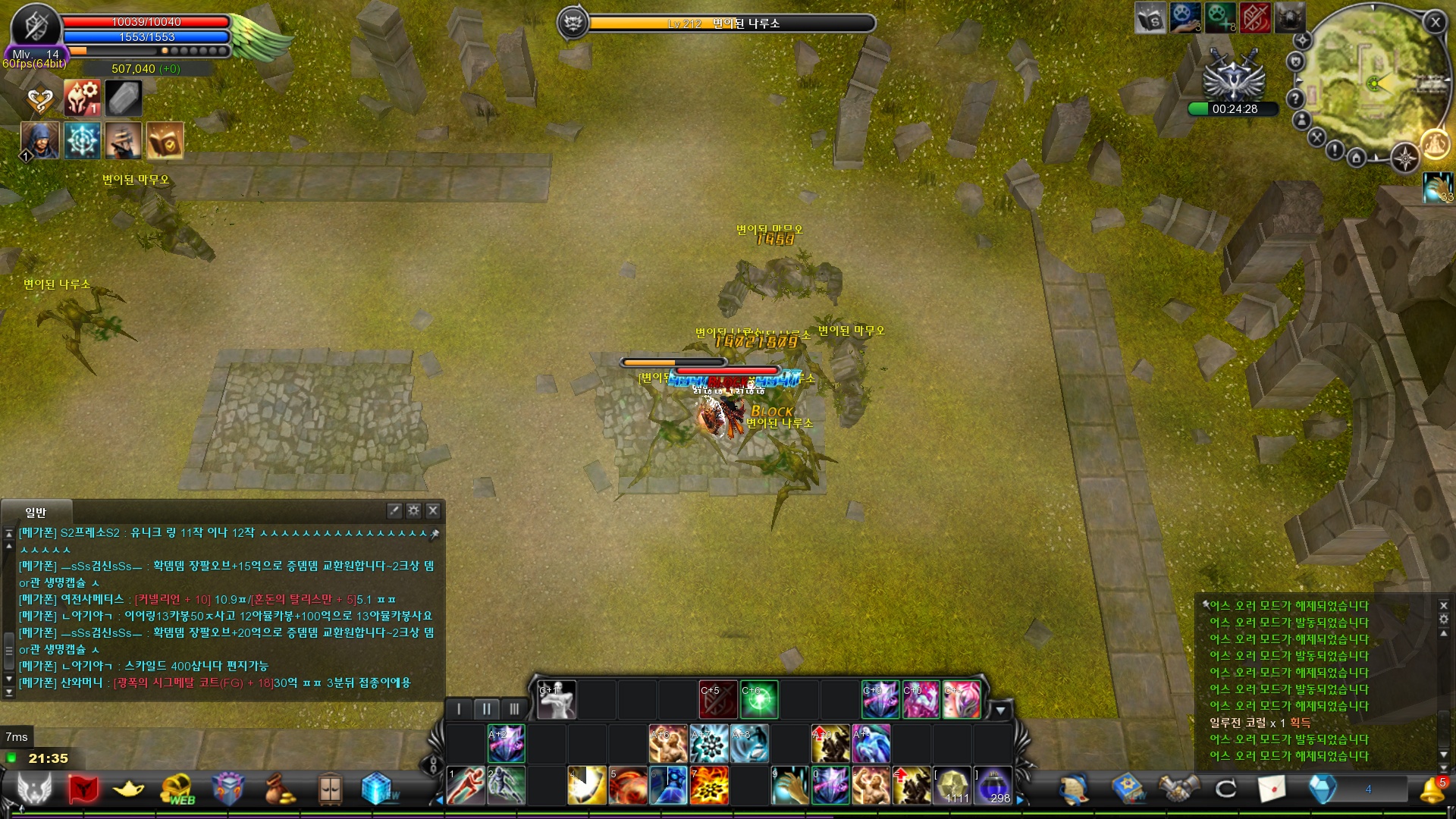
Task: Toggle the exclamation alert button on the minimap ring
Action: 1335,150
